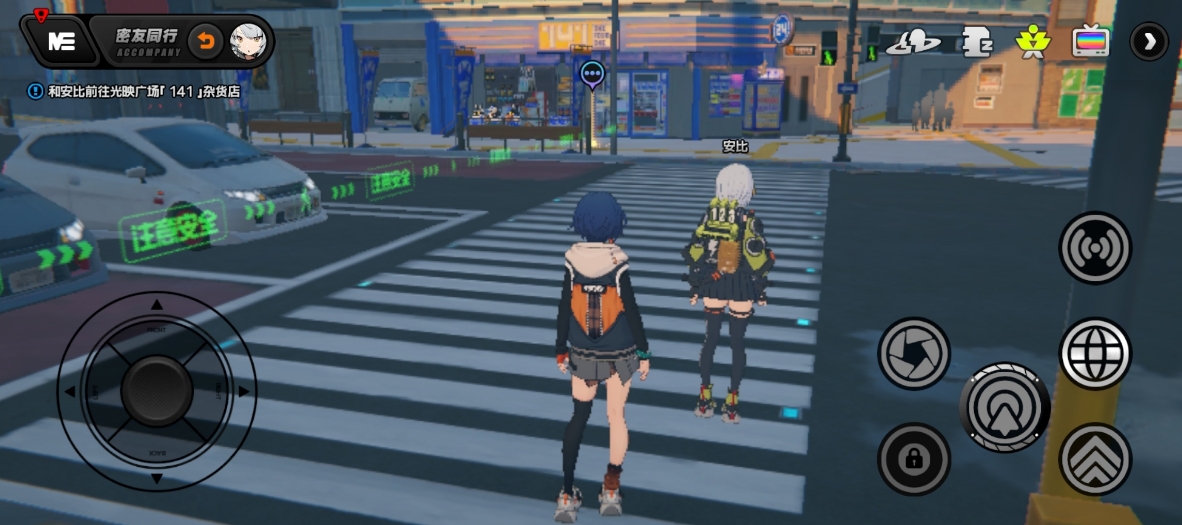Select Anby's portrait in the Accompany bar
This screenshot has width=1182, height=525.
248,41
